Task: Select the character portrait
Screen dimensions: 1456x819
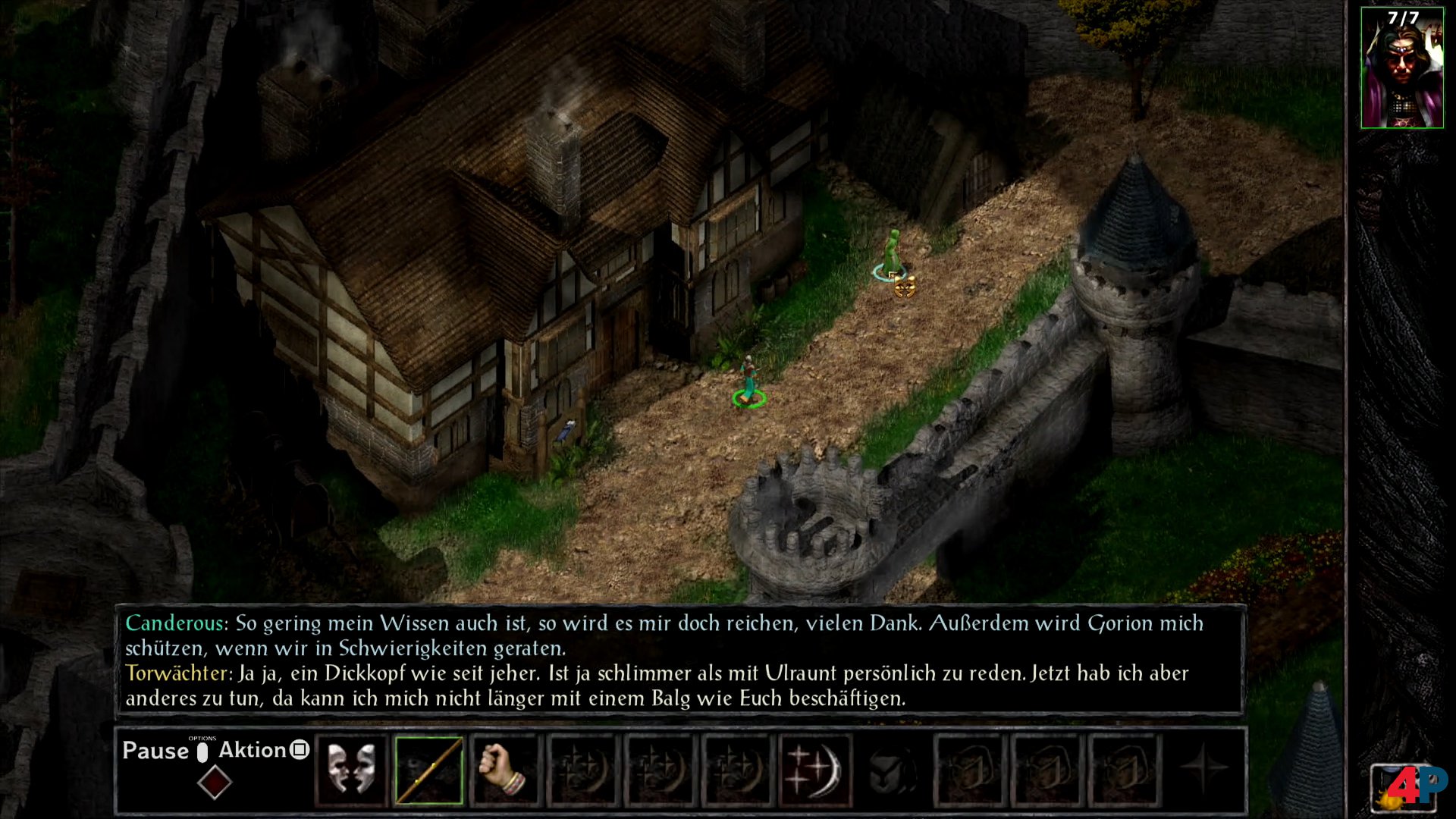Action: click(1401, 68)
